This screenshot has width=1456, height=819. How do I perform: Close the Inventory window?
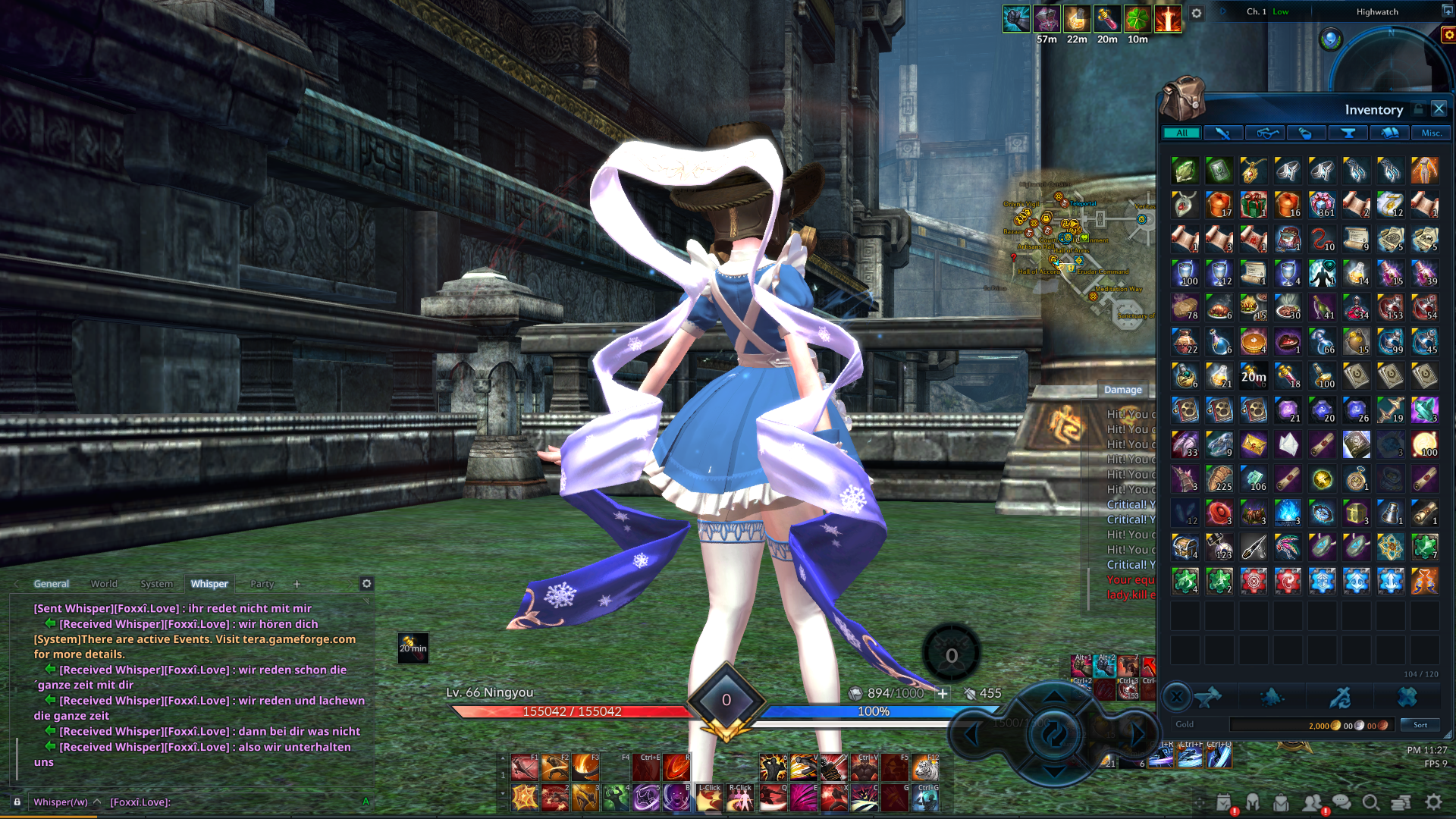tap(1439, 109)
